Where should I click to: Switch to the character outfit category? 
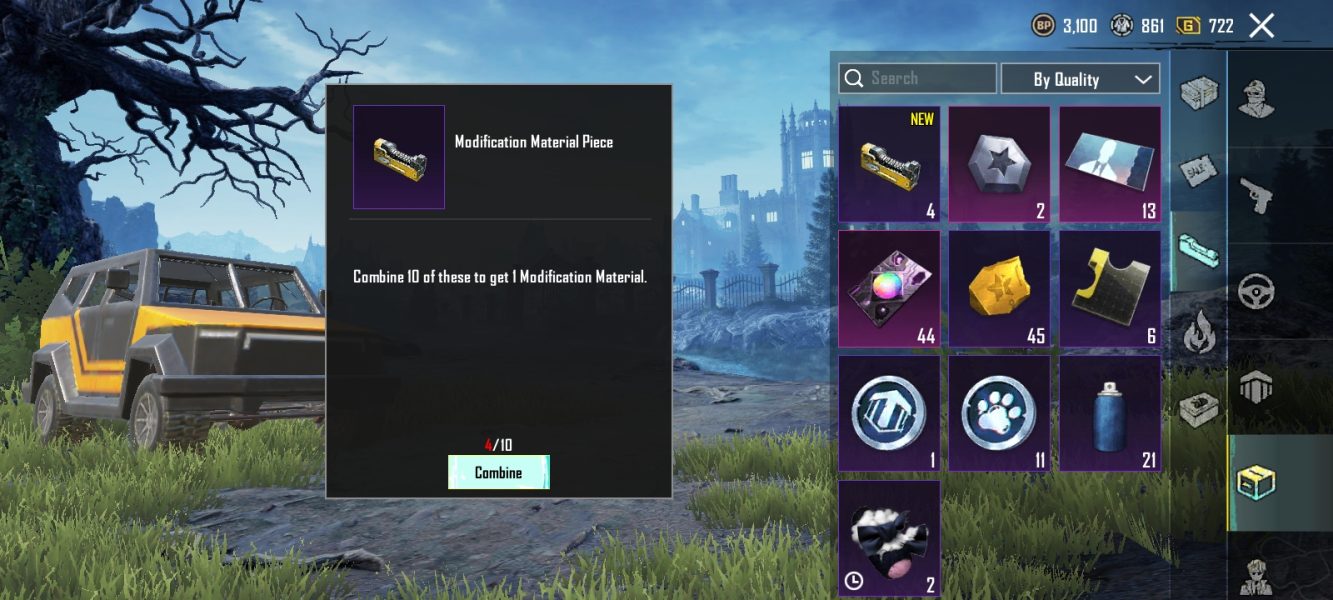[1256, 98]
